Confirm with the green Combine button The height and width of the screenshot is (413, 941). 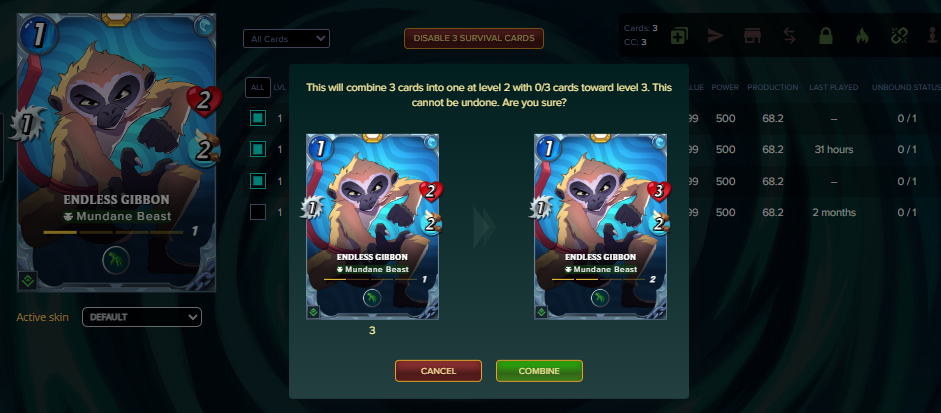coord(539,371)
